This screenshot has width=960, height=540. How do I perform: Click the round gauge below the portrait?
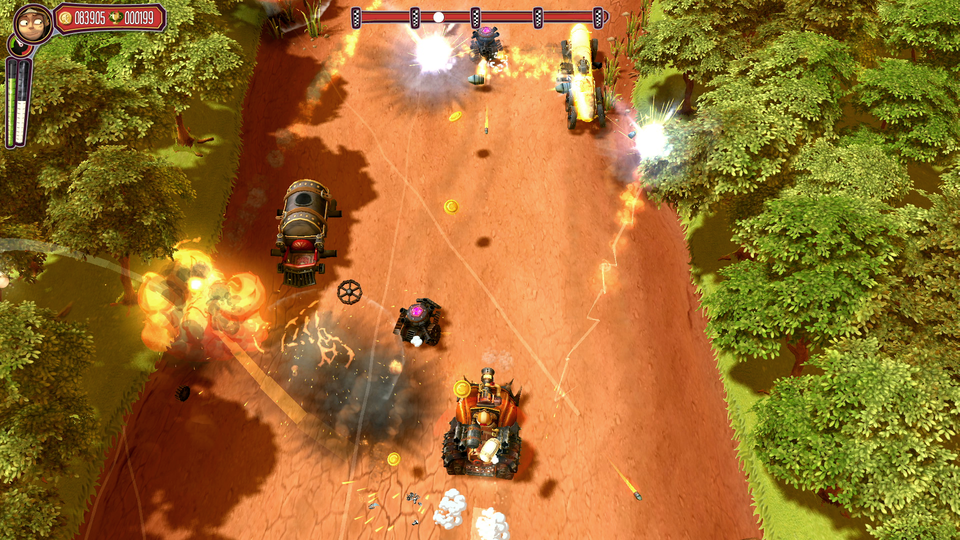pyautogui.click(x=17, y=46)
